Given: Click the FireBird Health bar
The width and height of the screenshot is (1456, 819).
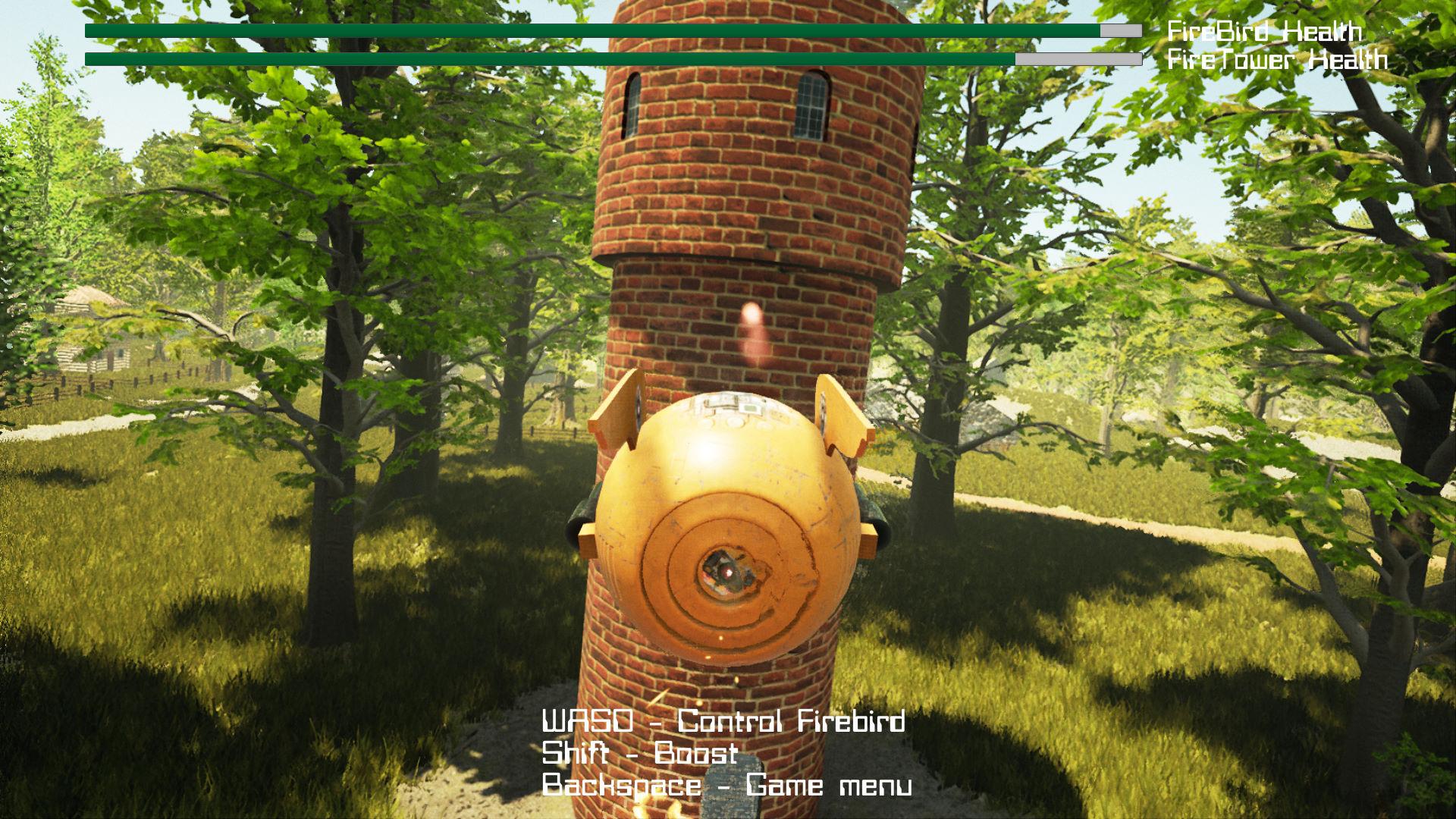Looking at the screenshot, I should [591, 29].
